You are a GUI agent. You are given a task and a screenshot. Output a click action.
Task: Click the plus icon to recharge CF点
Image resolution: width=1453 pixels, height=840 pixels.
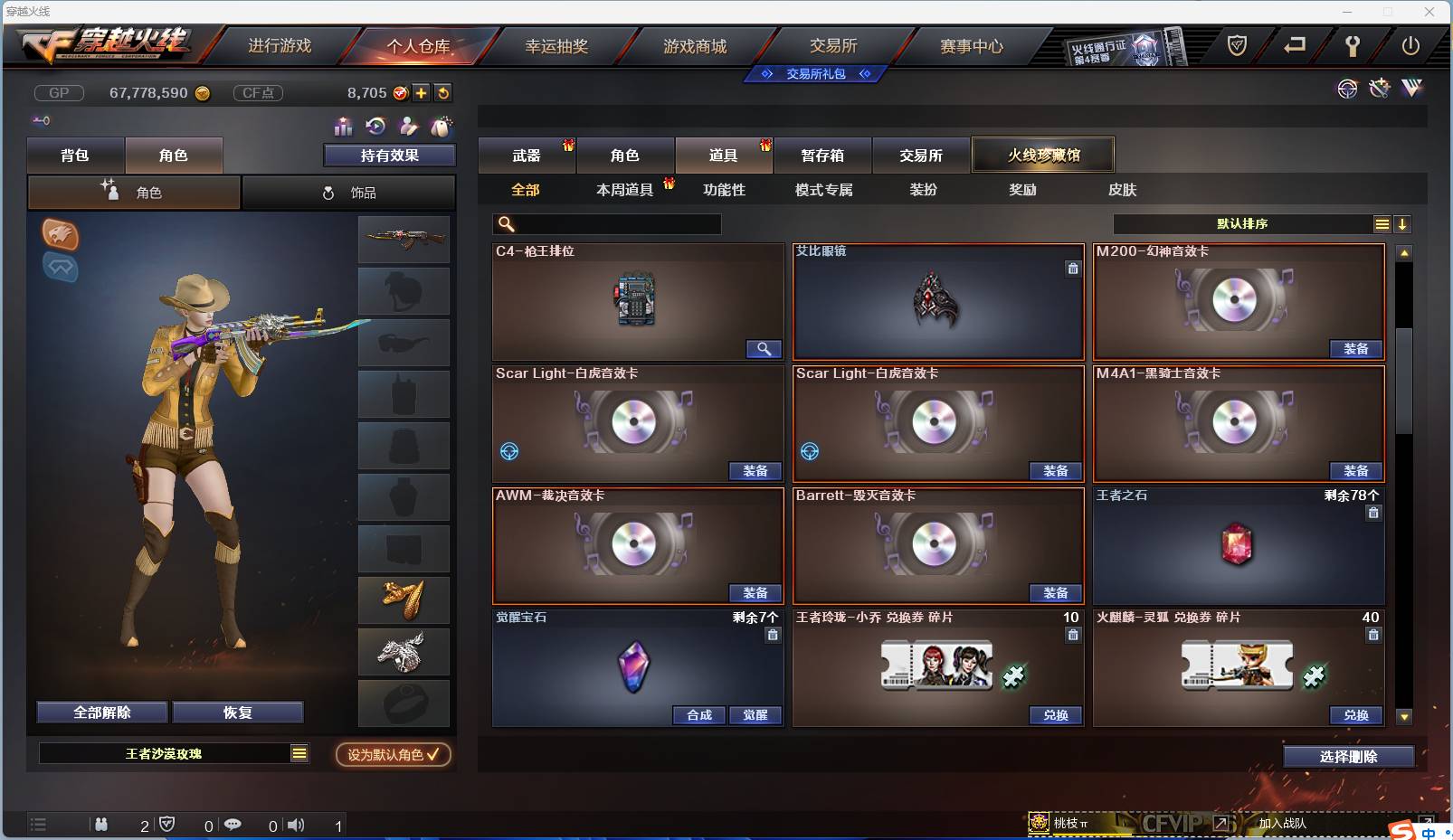pos(422,92)
